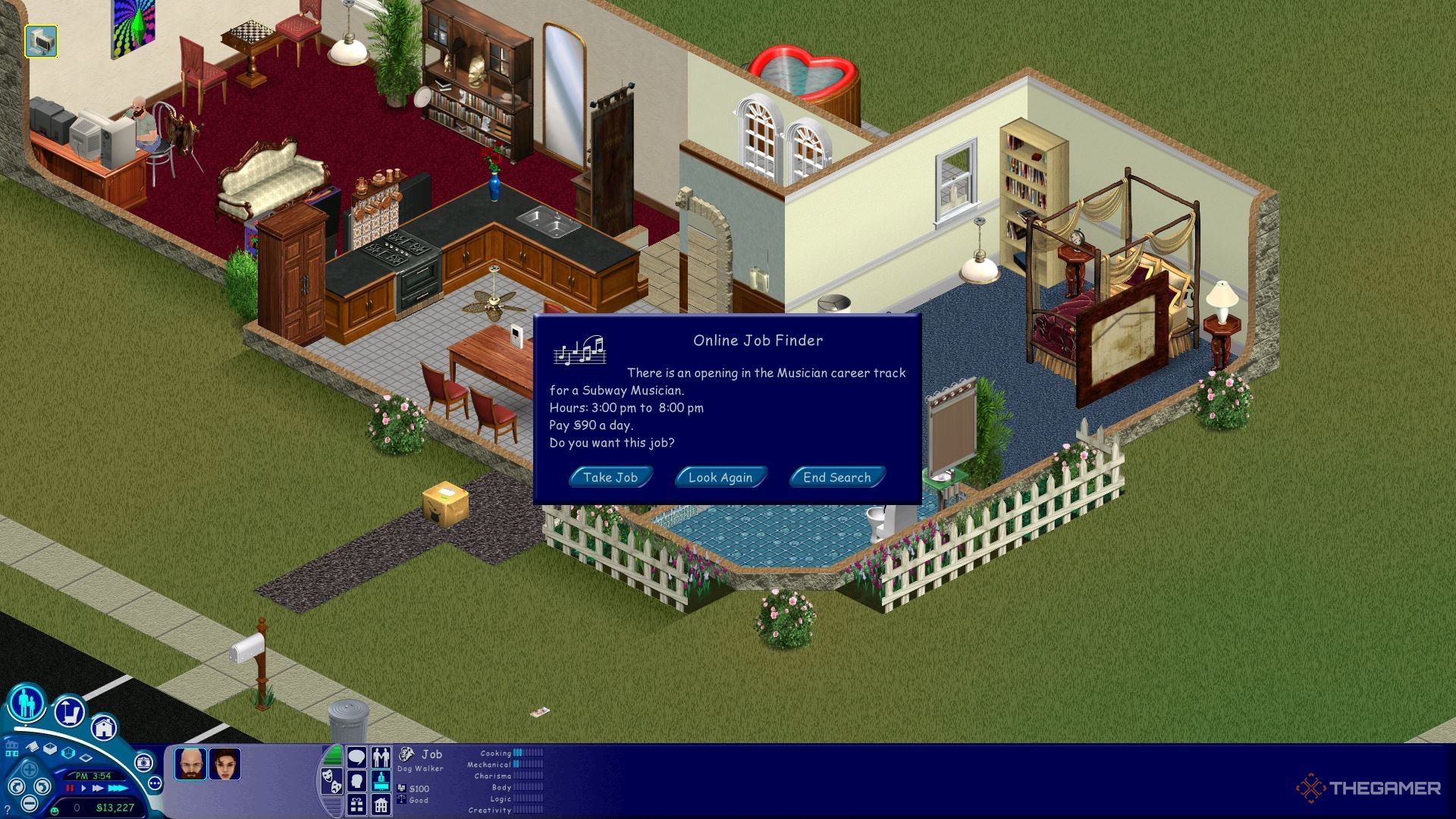Set game speed to ultra triple arrows
This screenshot has height=819, width=1456.
click(x=118, y=789)
